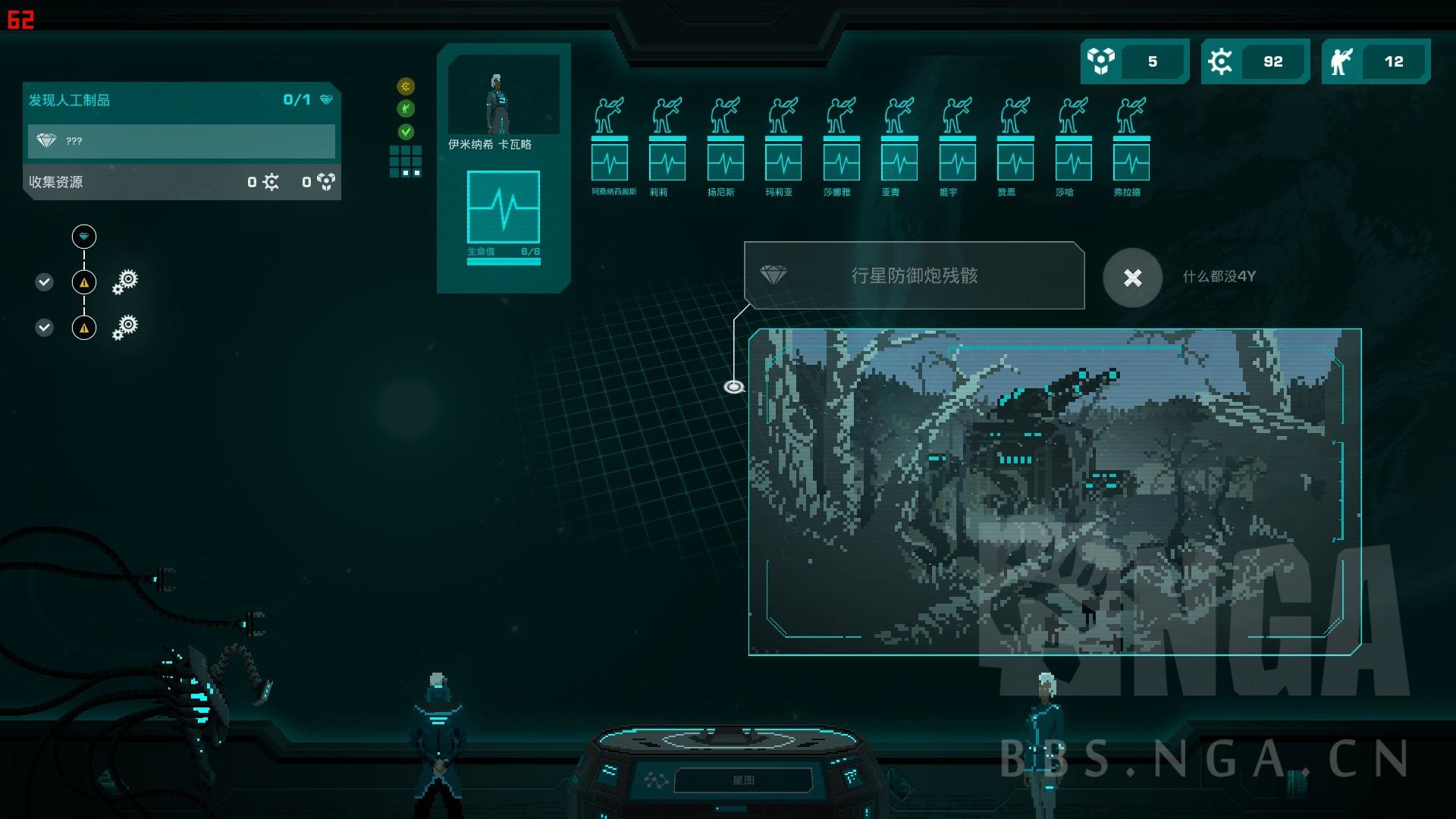Select soldier 莉莉
Viewport: 1456px width, 819px height.
pyautogui.click(x=667, y=145)
